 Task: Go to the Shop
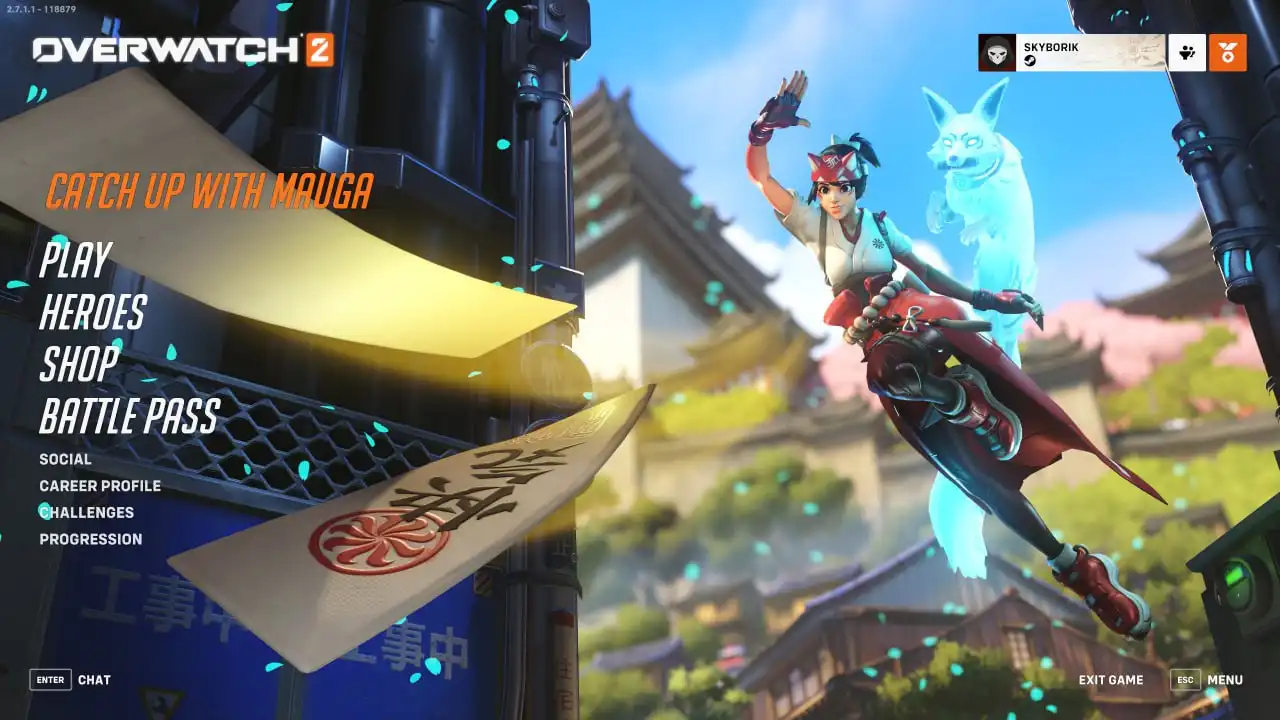pos(79,365)
